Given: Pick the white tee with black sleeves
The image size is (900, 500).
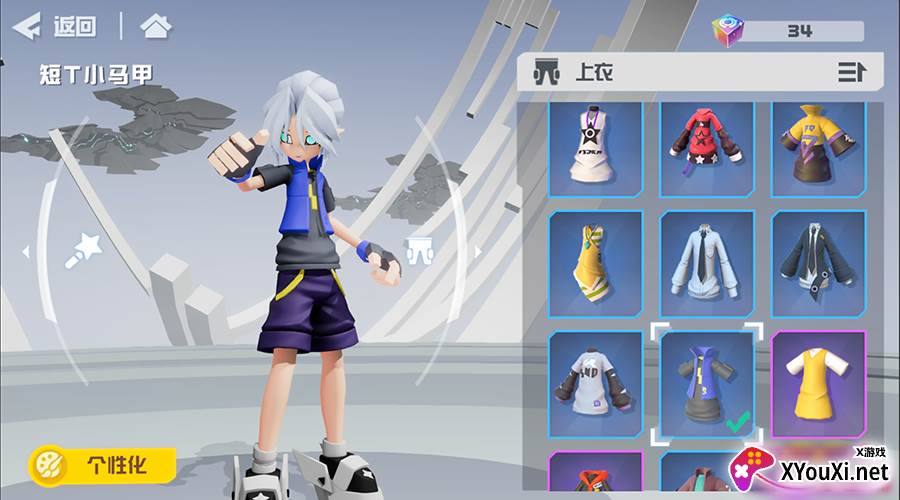Looking at the screenshot, I should [595, 385].
